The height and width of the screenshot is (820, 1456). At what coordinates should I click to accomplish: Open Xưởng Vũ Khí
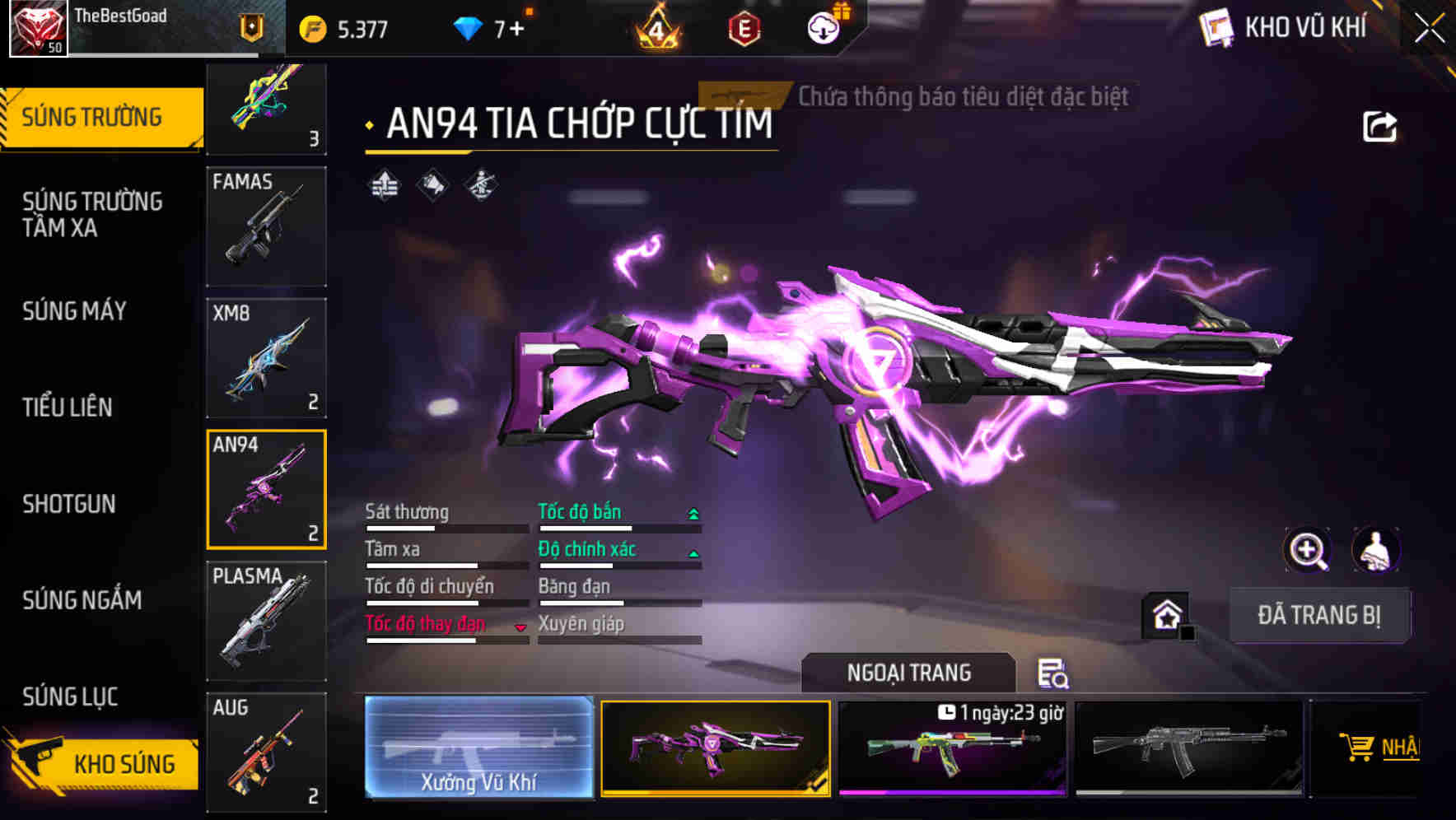tap(479, 748)
